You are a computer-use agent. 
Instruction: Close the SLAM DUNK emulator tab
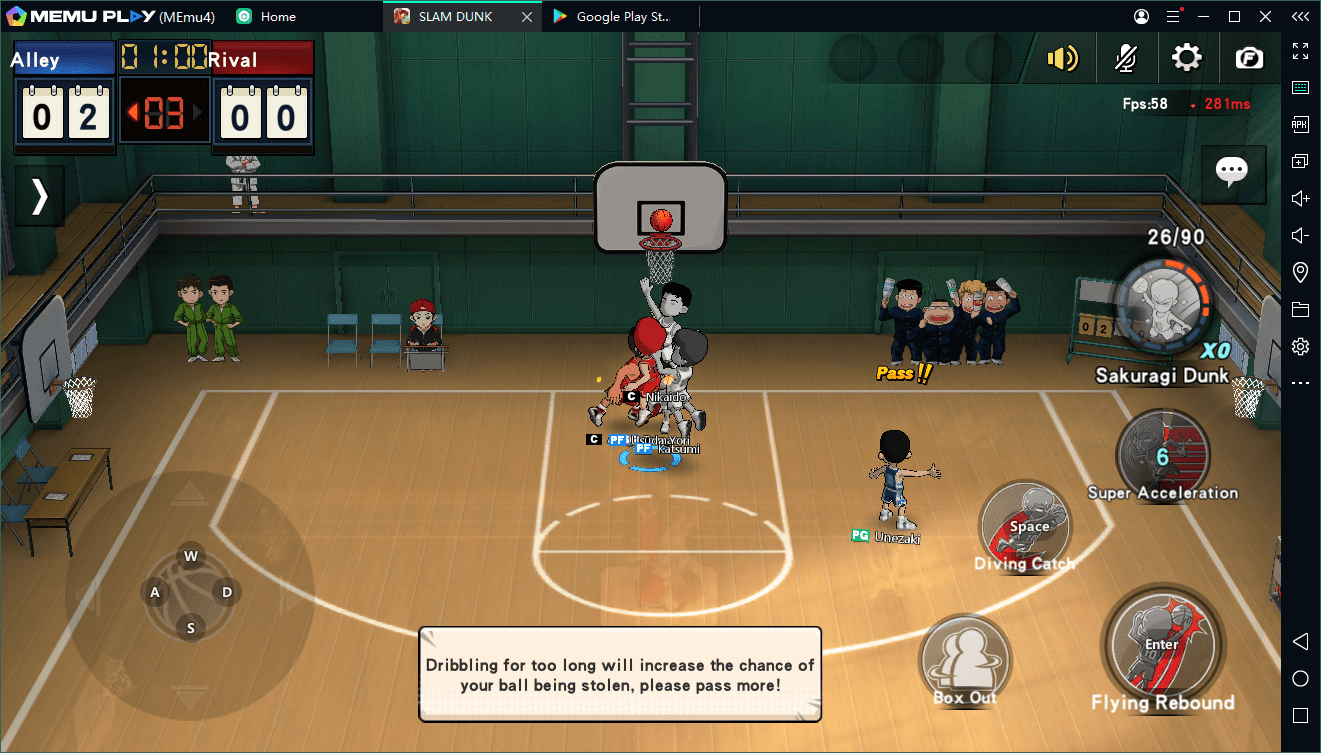(x=528, y=16)
